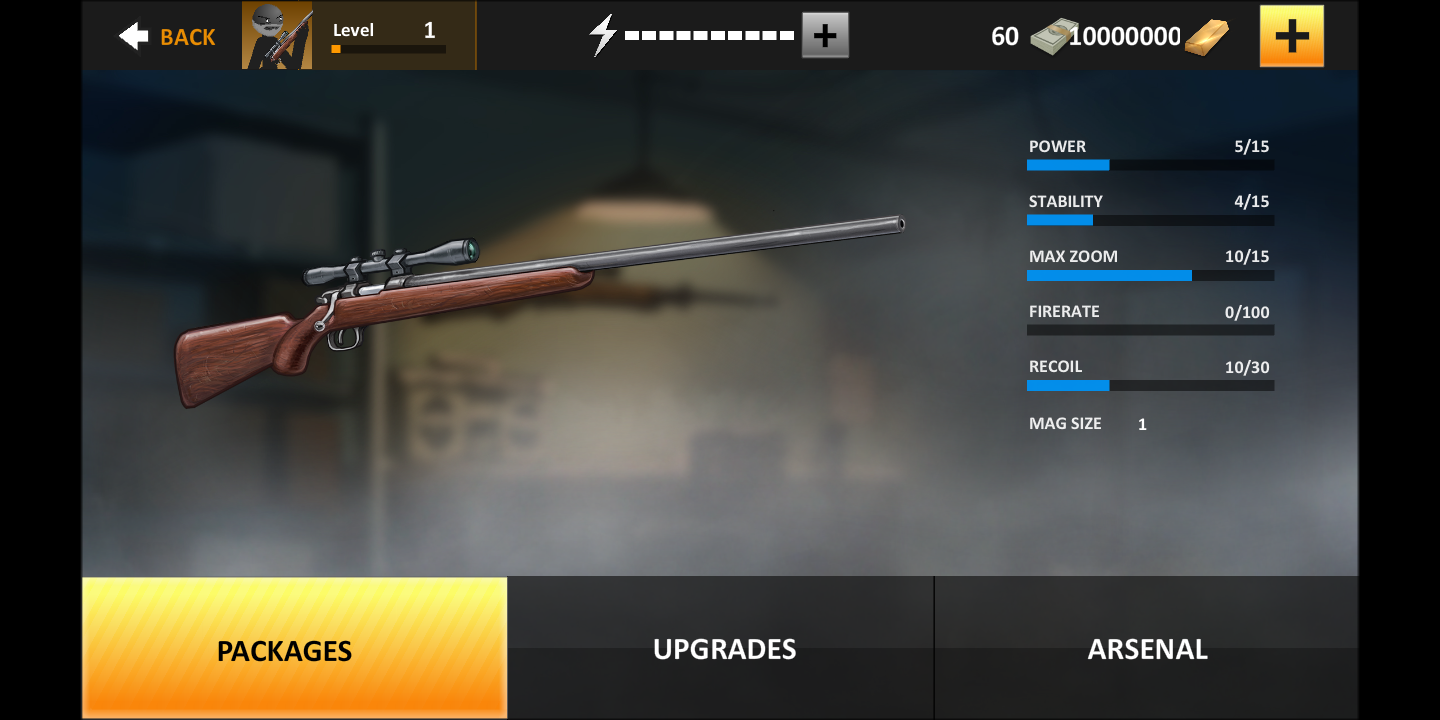Switch to the ARSENAL tab

[1147, 648]
